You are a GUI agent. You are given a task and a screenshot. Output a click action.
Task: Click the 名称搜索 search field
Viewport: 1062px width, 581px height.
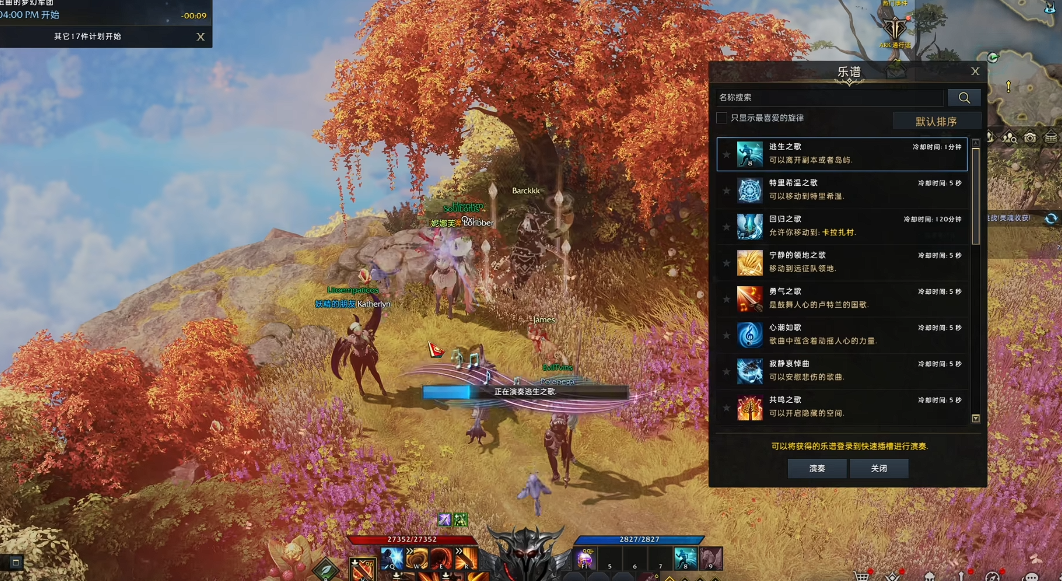coord(830,98)
